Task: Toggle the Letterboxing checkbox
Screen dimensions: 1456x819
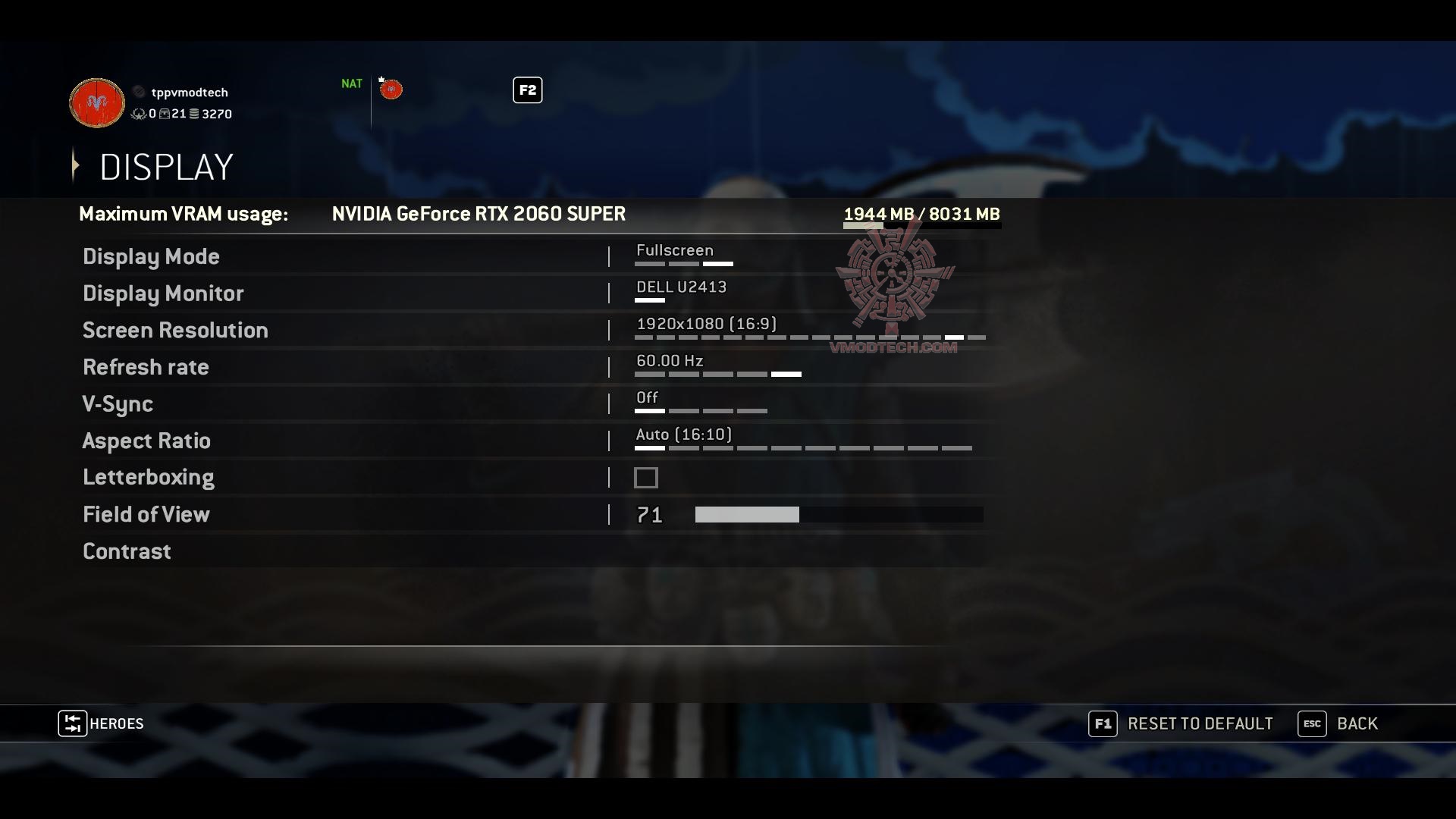Action: pyautogui.click(x=646, y=477)
